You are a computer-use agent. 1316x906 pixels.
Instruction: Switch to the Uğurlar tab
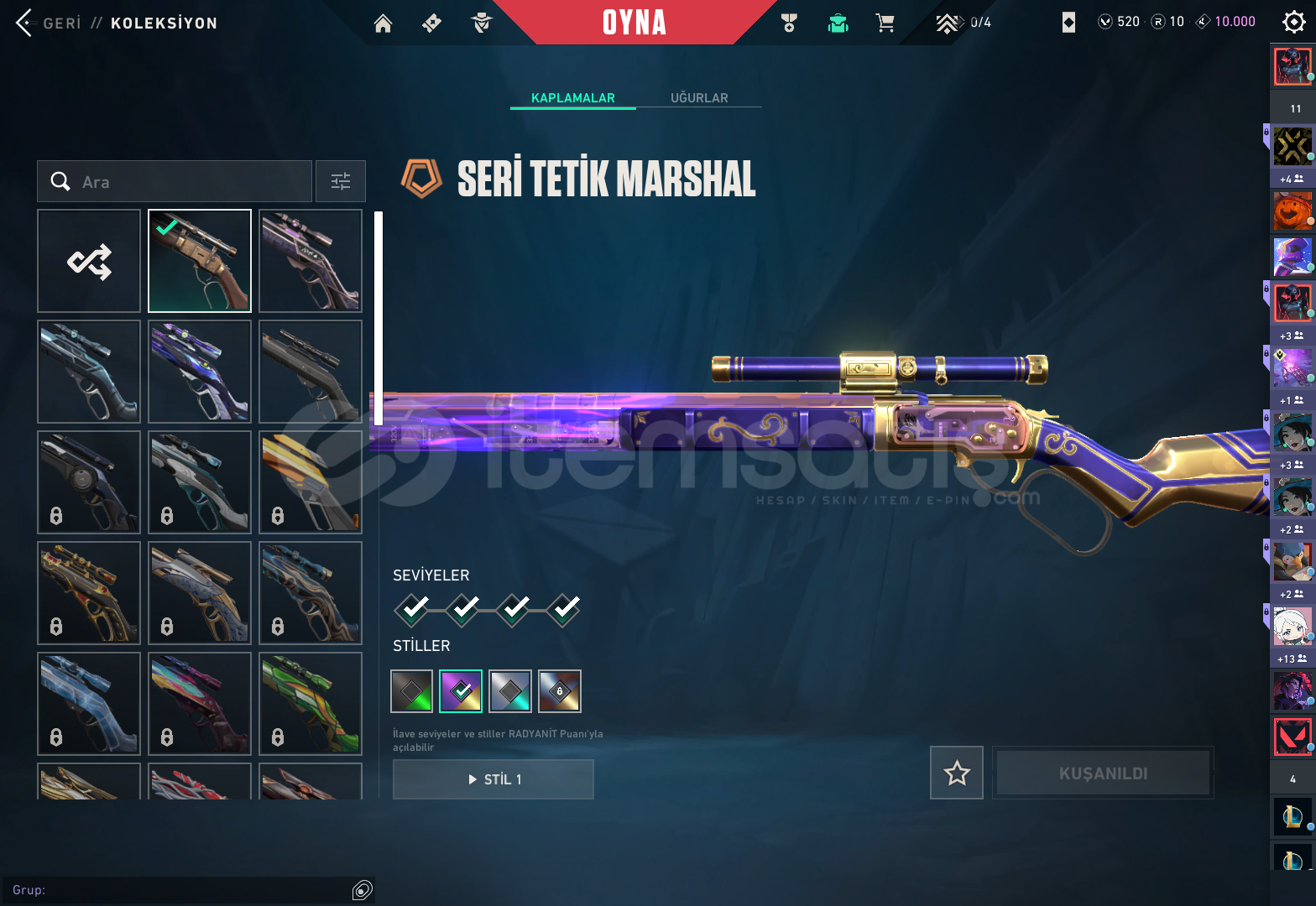[699, 98]
